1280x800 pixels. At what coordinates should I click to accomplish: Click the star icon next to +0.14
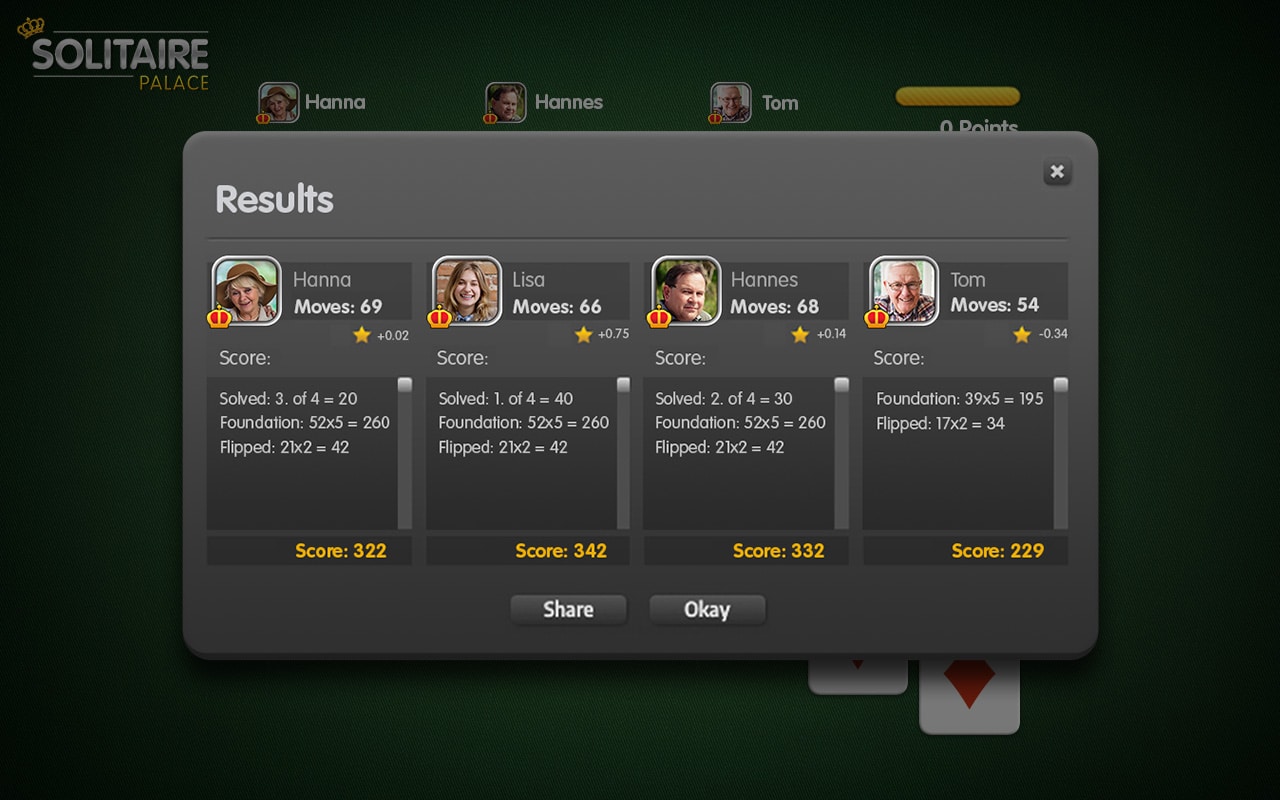[x=800, y=335]
